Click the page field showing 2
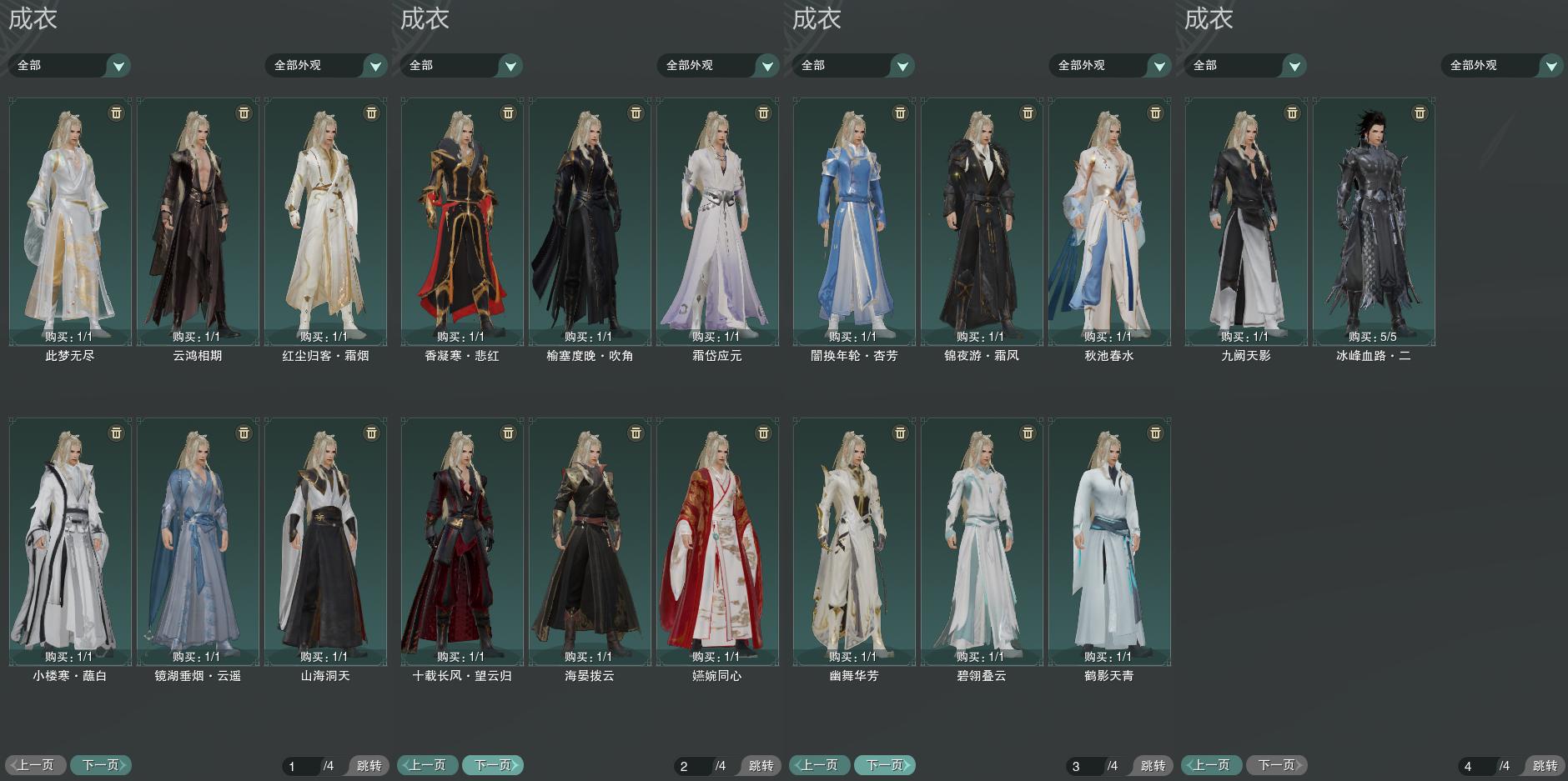The width and height of the screenshot is (1568, 781). [691, 766]
